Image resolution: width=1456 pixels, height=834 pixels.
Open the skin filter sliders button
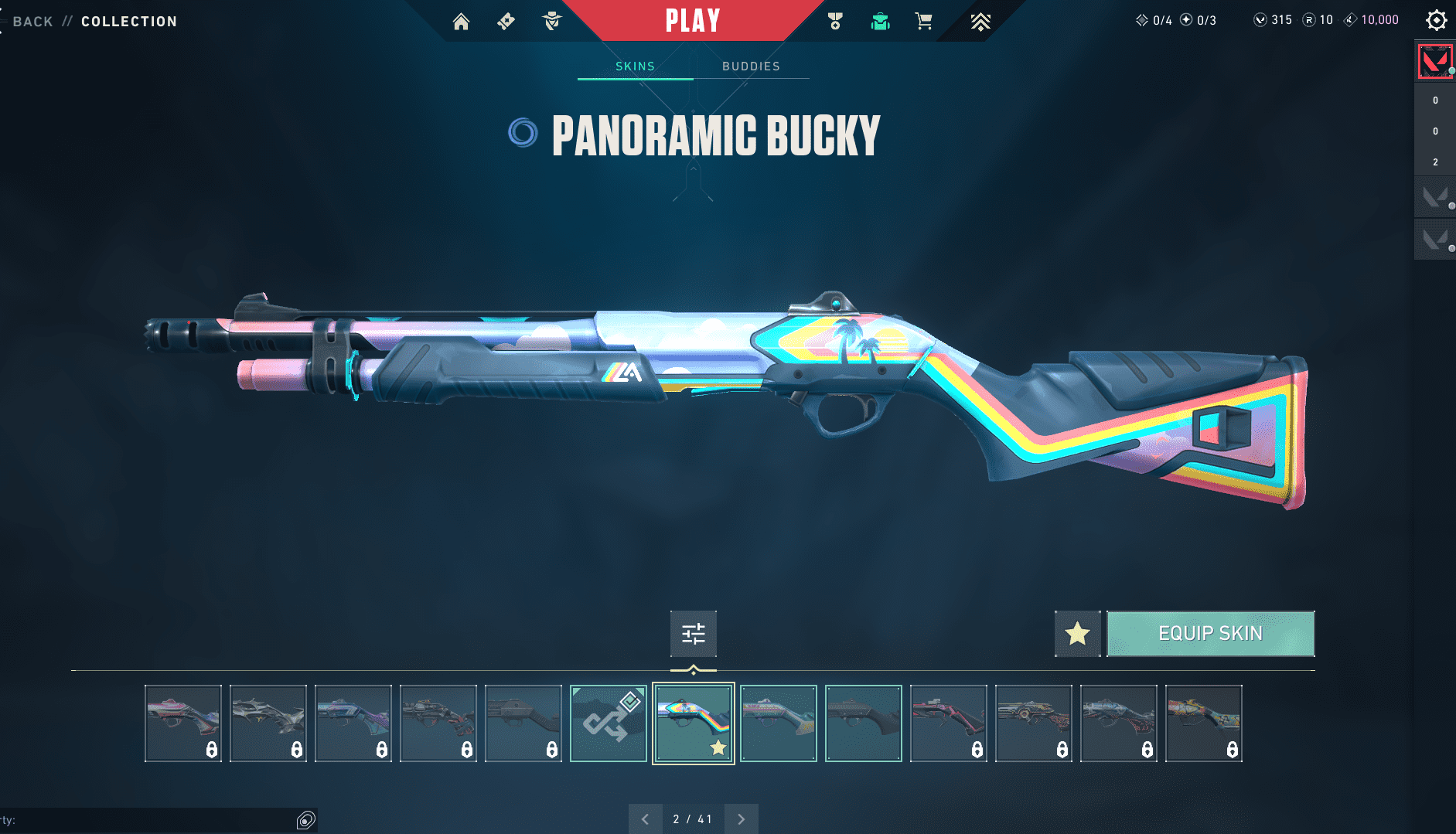pos(694,634)
